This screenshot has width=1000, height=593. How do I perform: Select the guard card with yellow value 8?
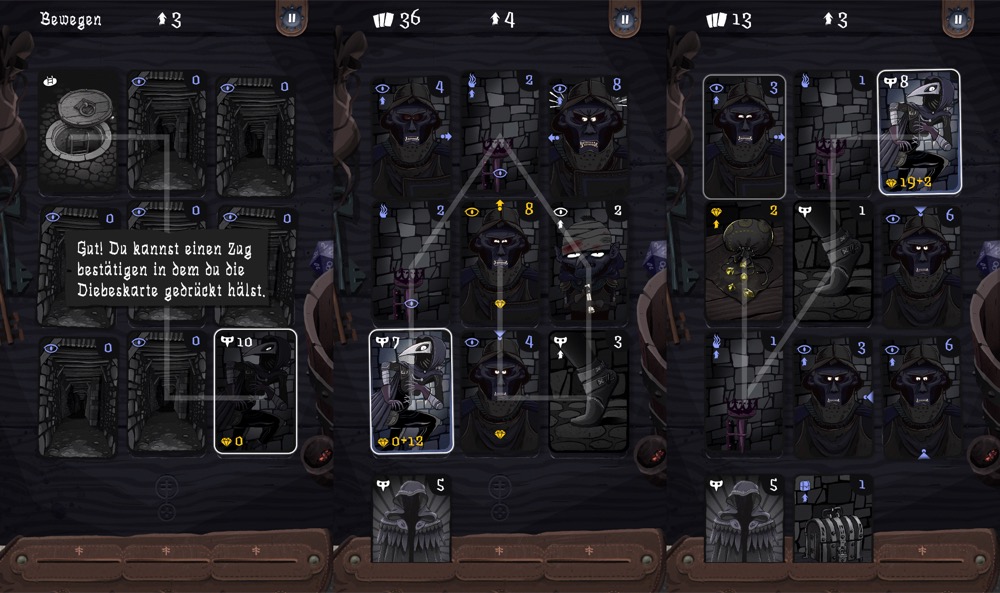click(502, 260)
